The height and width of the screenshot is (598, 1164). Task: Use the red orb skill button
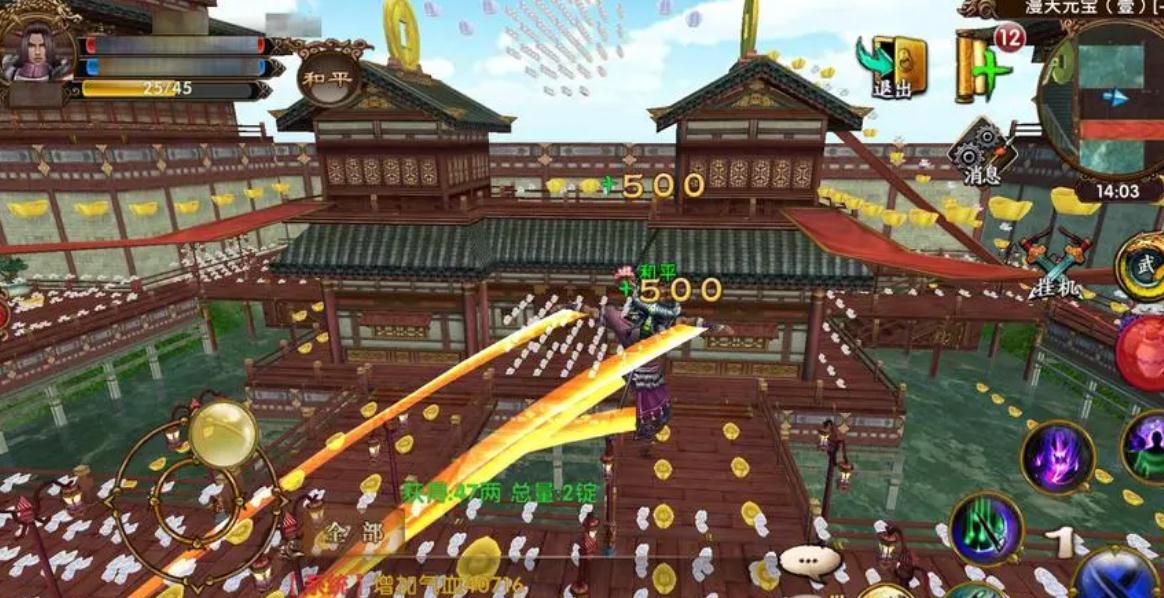coord(1143,352)
